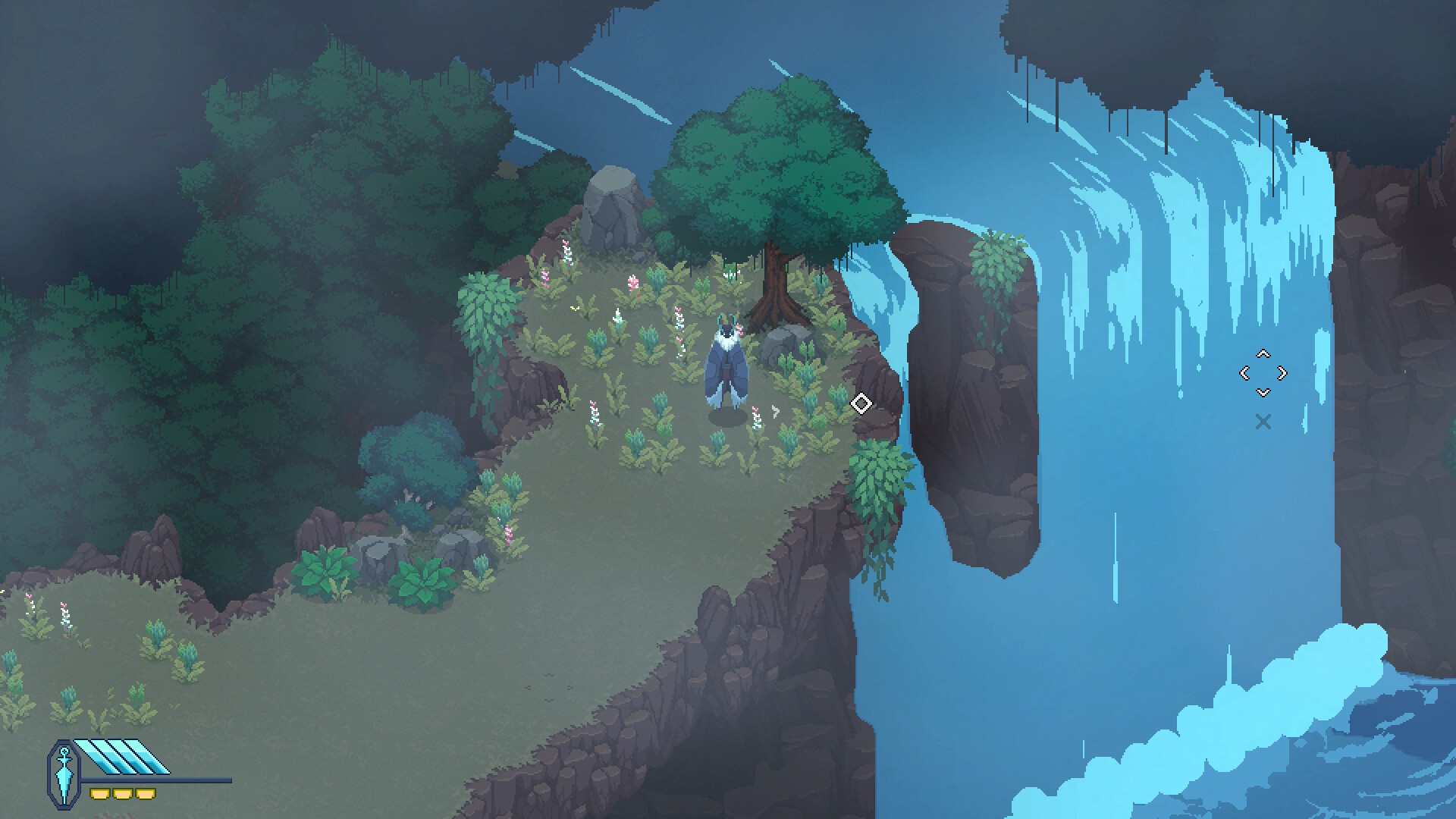
Task: Click the right navigation chevron over the waterfall
Action: click(x=1282, y=373)
